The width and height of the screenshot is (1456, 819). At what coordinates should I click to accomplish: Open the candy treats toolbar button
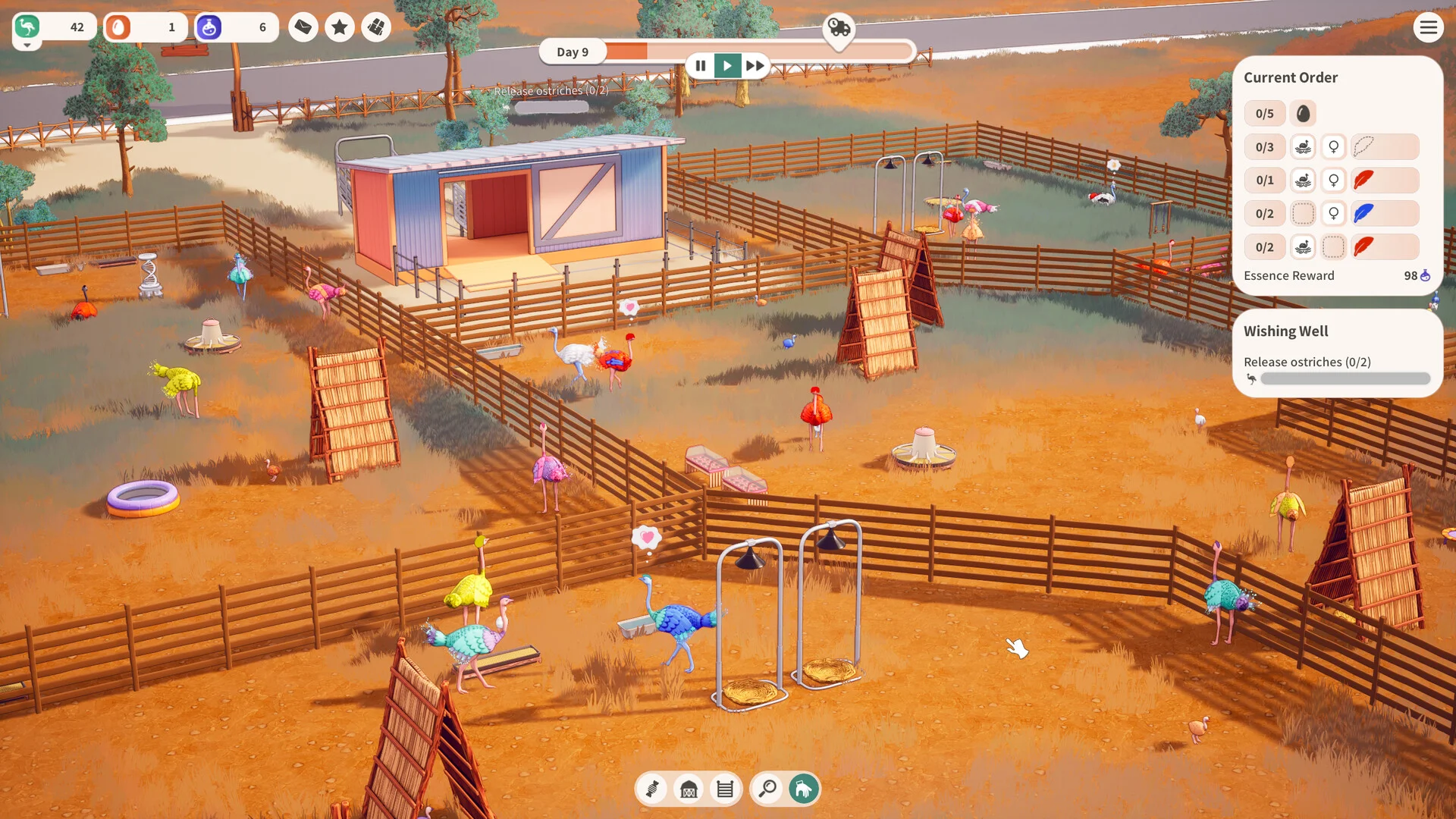click(x=652, y=789)
